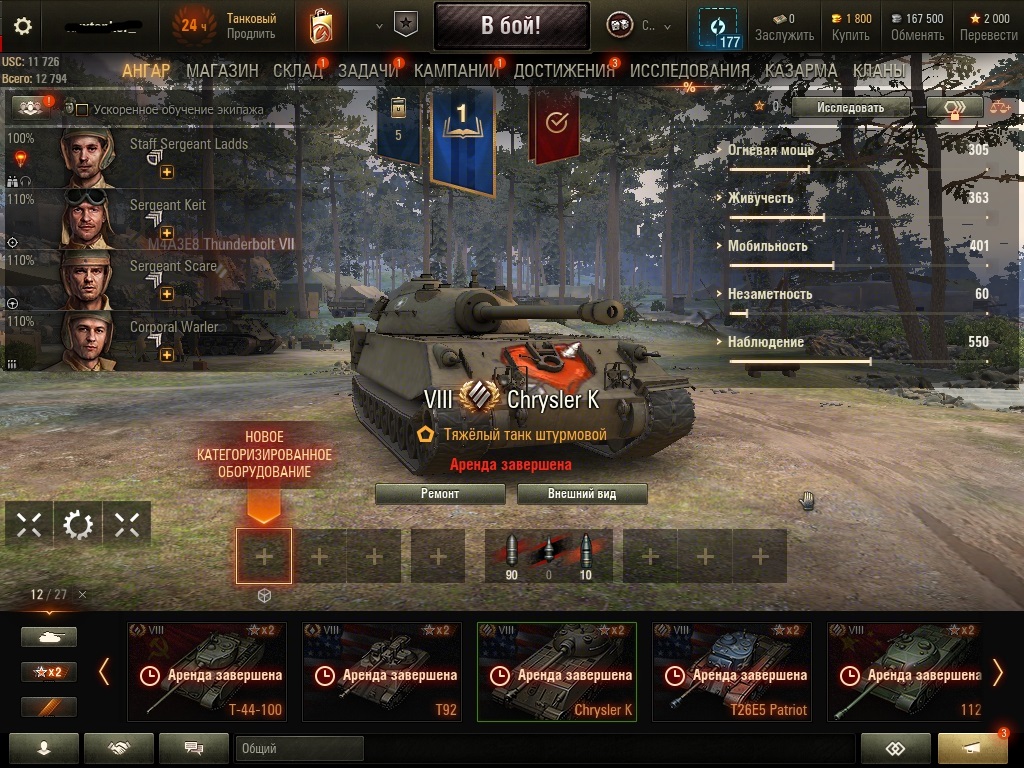This screenshot has height=768, width=1024.
Task: Click the Исследовать button
Action: (x=850, y=107)
